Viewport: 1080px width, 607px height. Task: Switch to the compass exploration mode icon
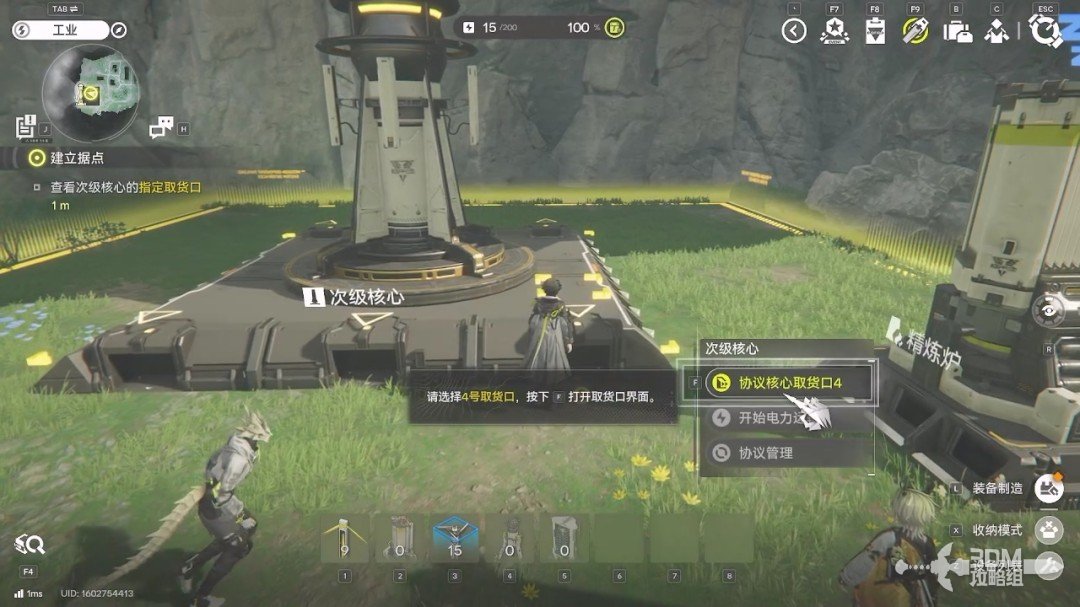point(119,30)
